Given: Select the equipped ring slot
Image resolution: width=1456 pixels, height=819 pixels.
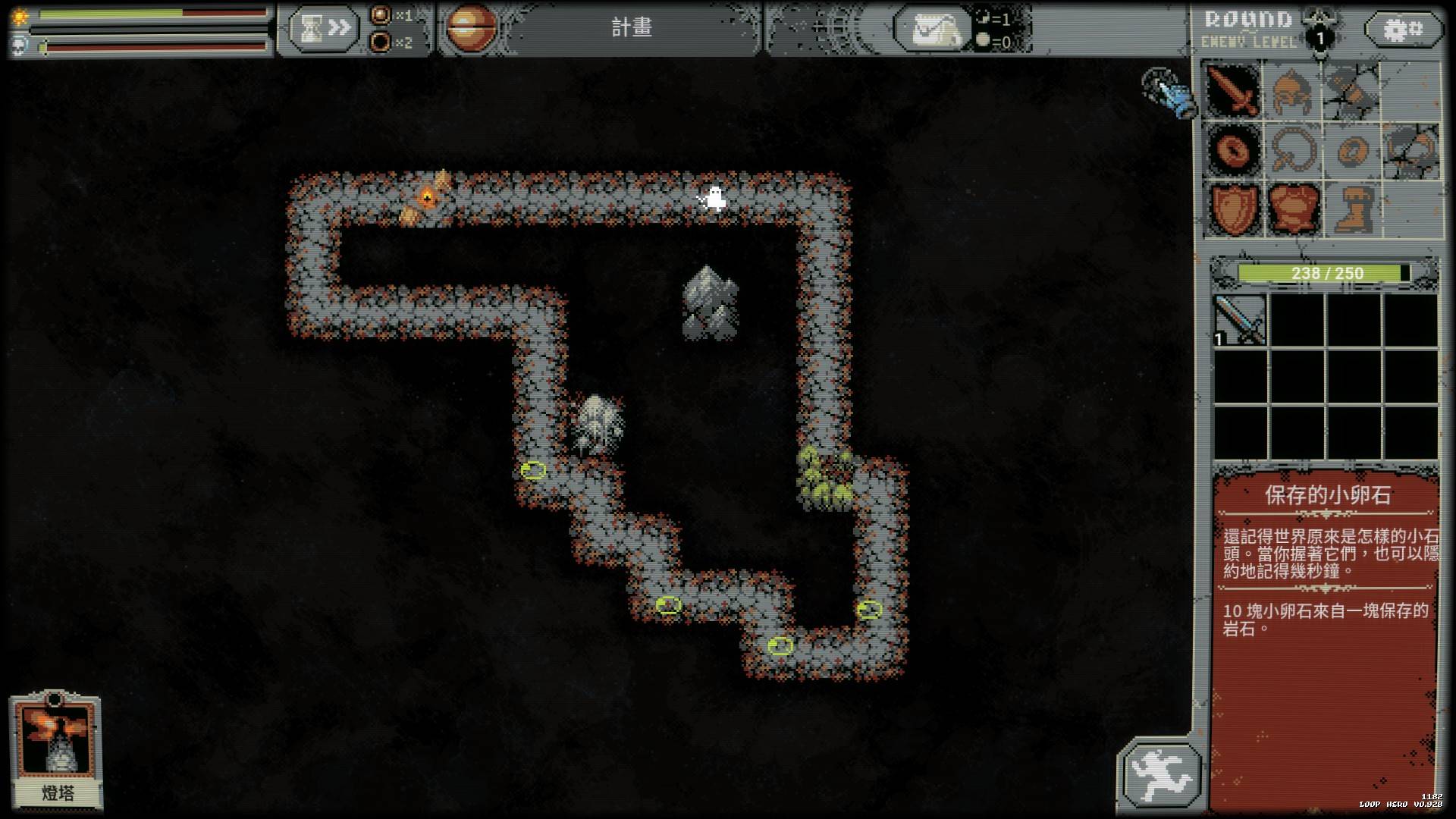Looking at the screenshot, I should point(1233,149).
